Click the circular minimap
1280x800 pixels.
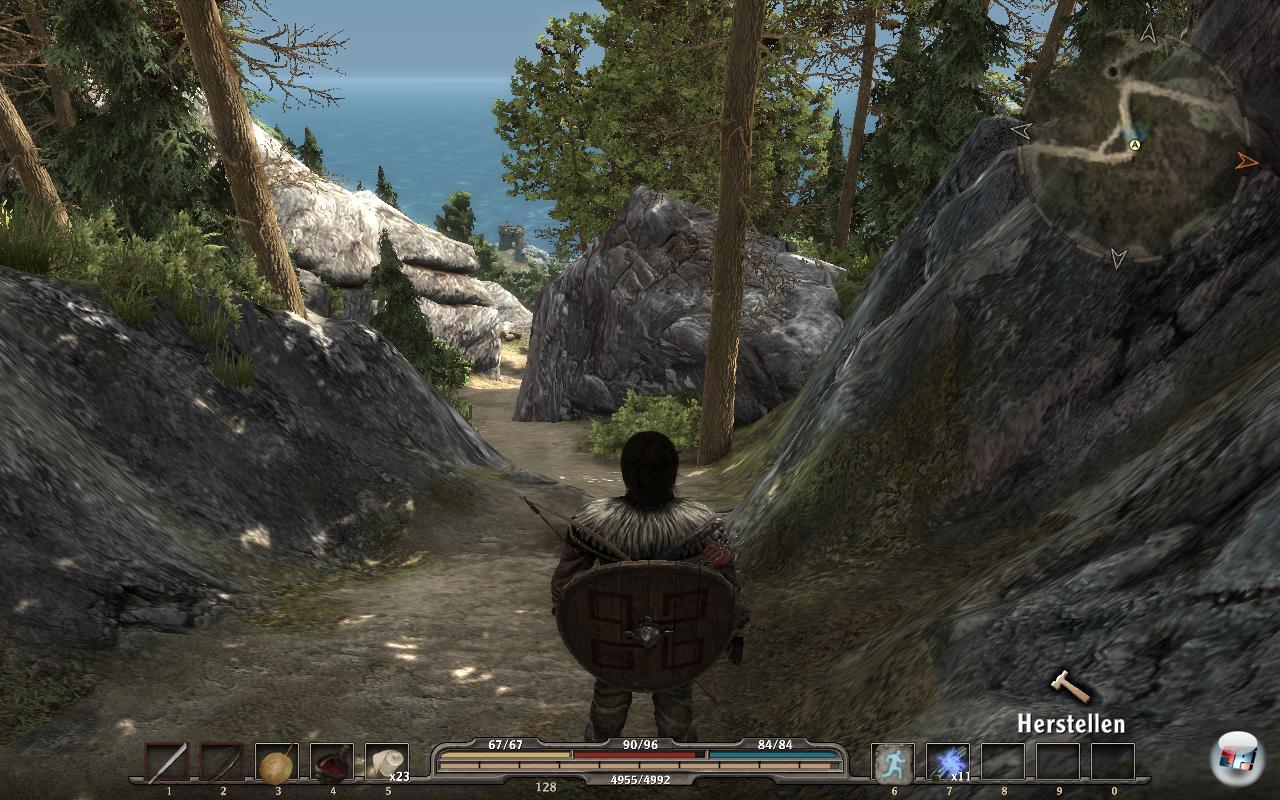pos(1134,145)
